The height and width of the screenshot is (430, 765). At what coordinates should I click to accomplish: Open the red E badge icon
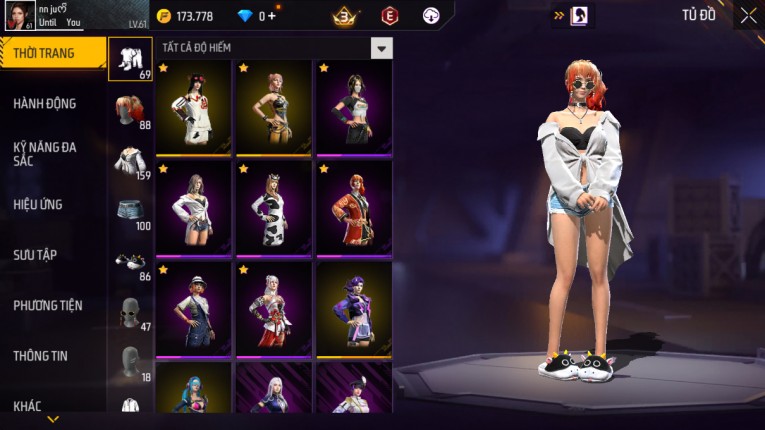coord(389,16)
